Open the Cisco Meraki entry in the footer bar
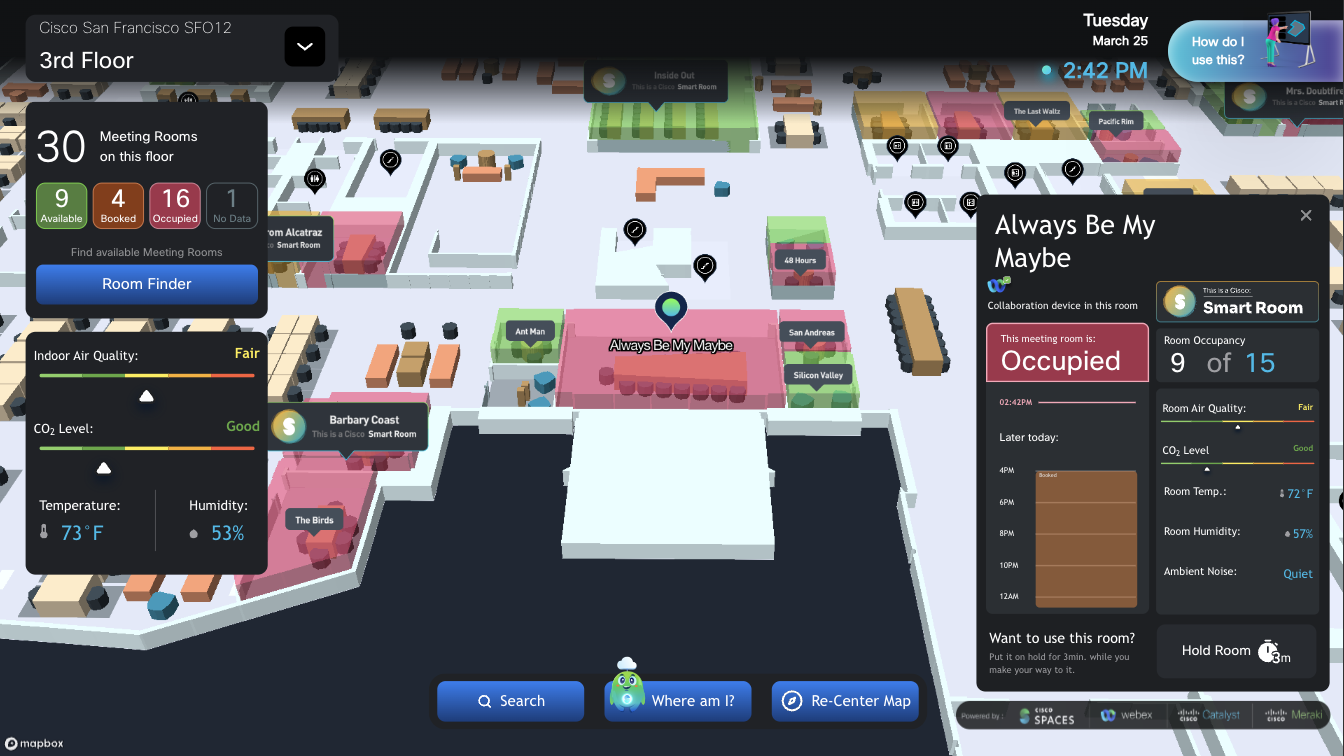Screen dimensions: 1344x756 (x=1294, y=715)
